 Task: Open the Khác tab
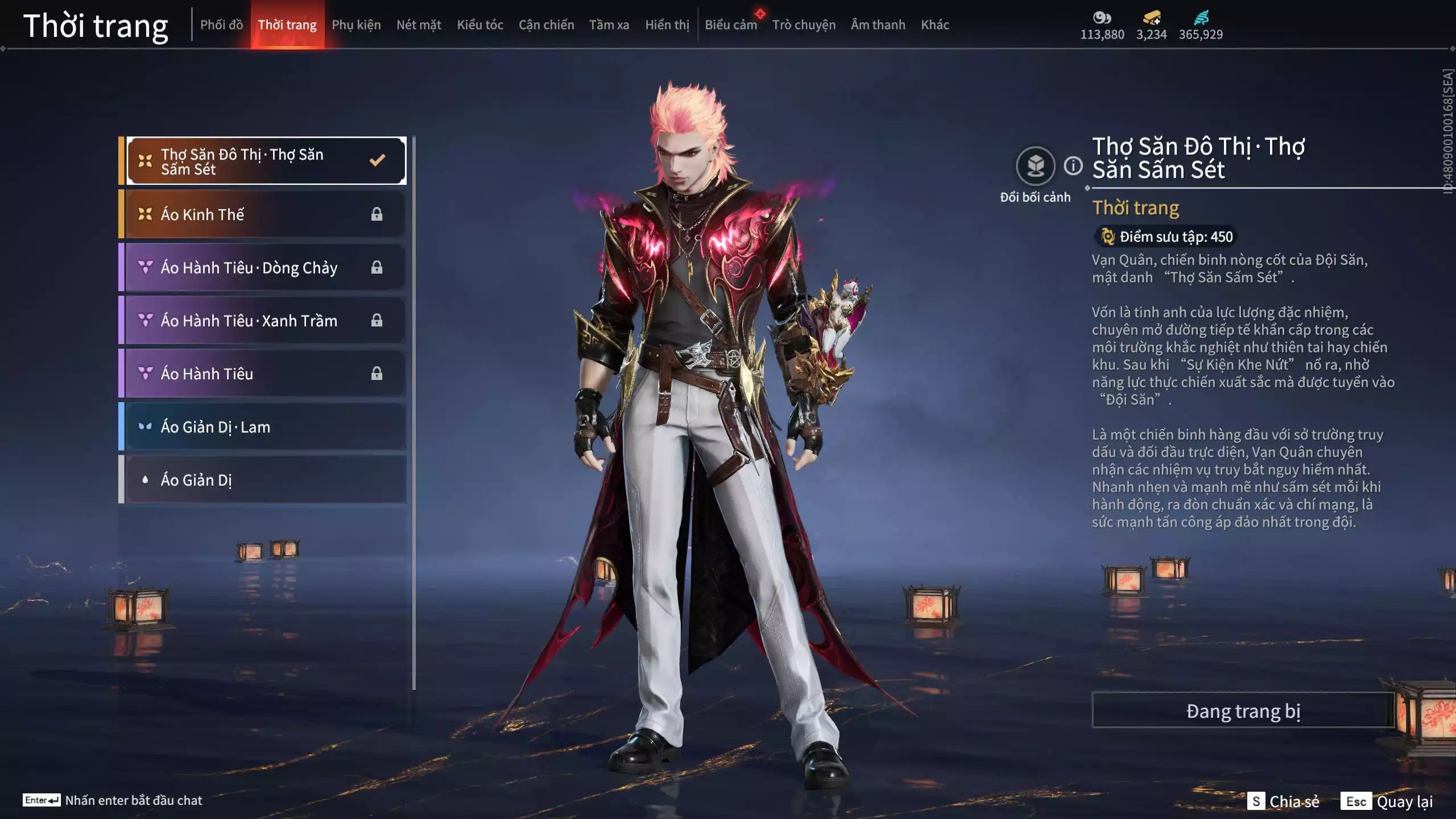(934, 25)
